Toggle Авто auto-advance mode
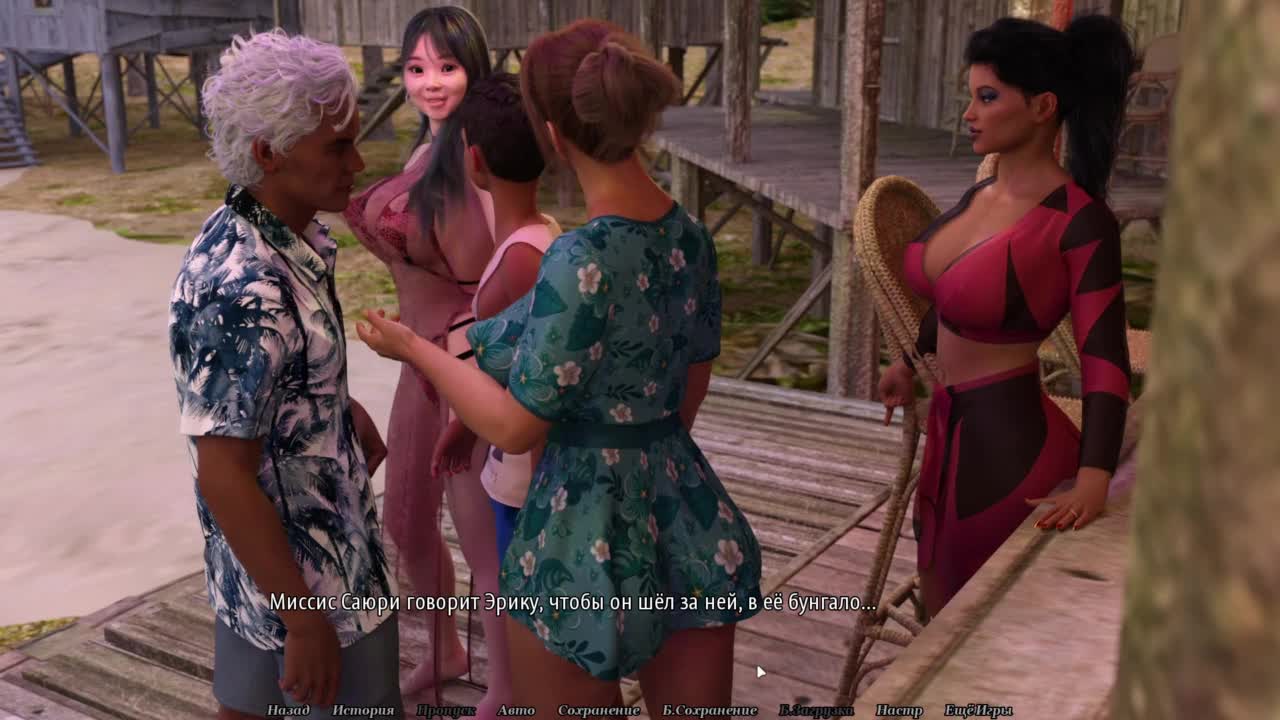 (x=516, y=710)
